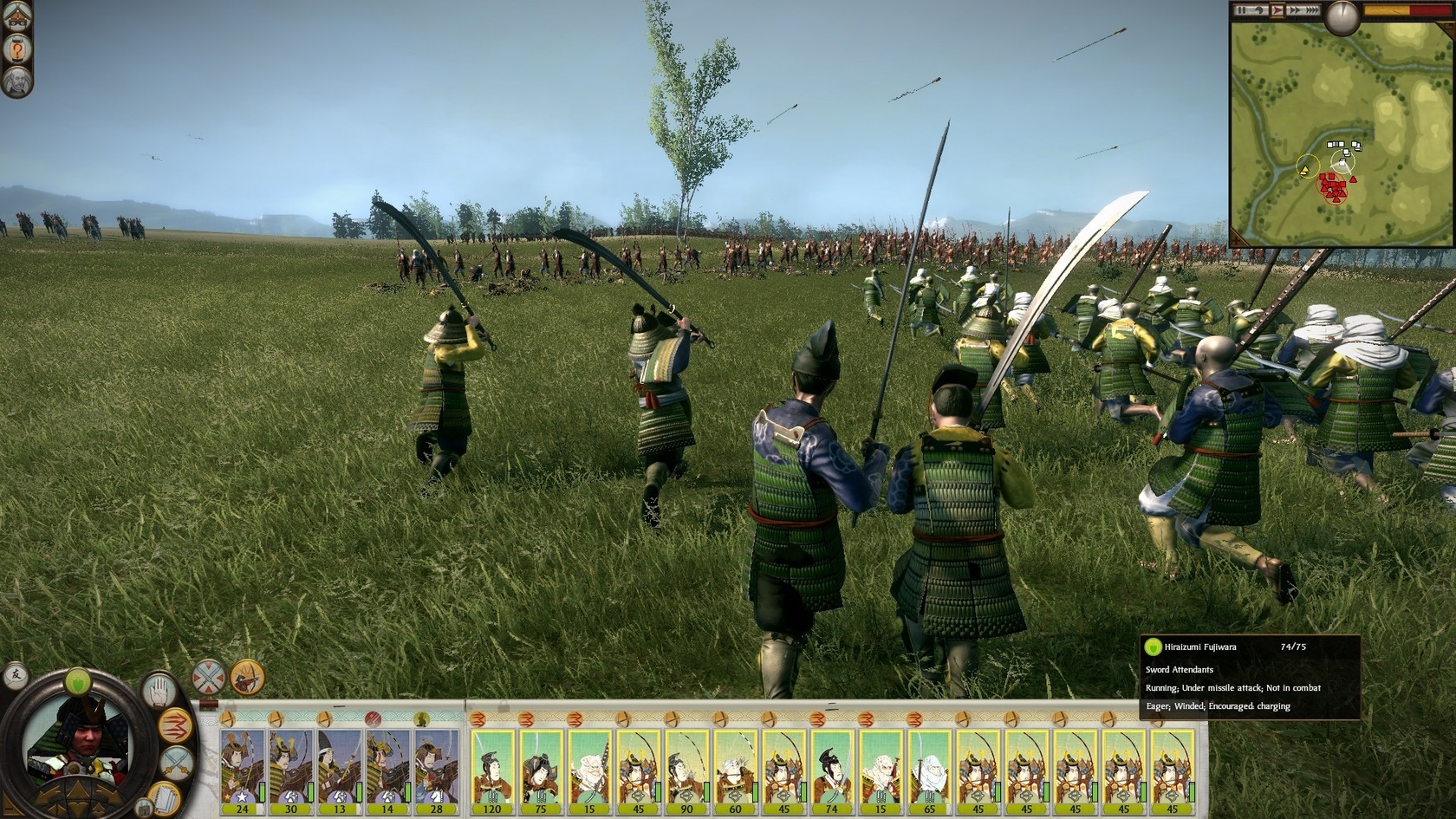Click the general's portrait

pos(76,744)
